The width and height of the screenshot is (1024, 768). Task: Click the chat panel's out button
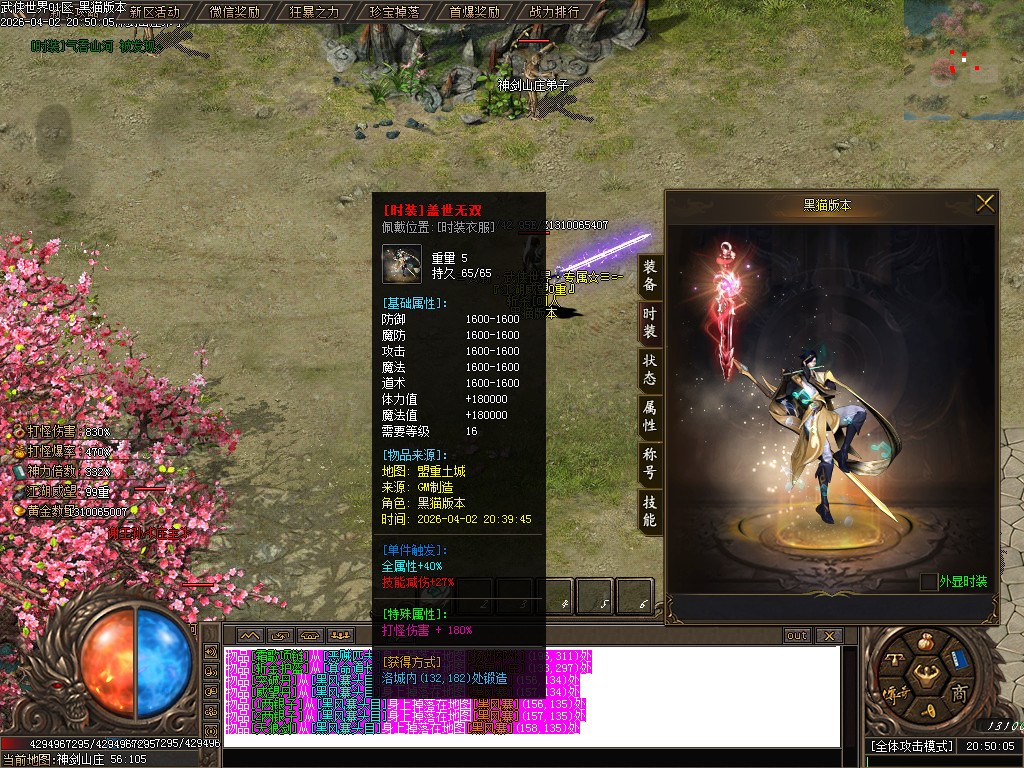[797, 636]
